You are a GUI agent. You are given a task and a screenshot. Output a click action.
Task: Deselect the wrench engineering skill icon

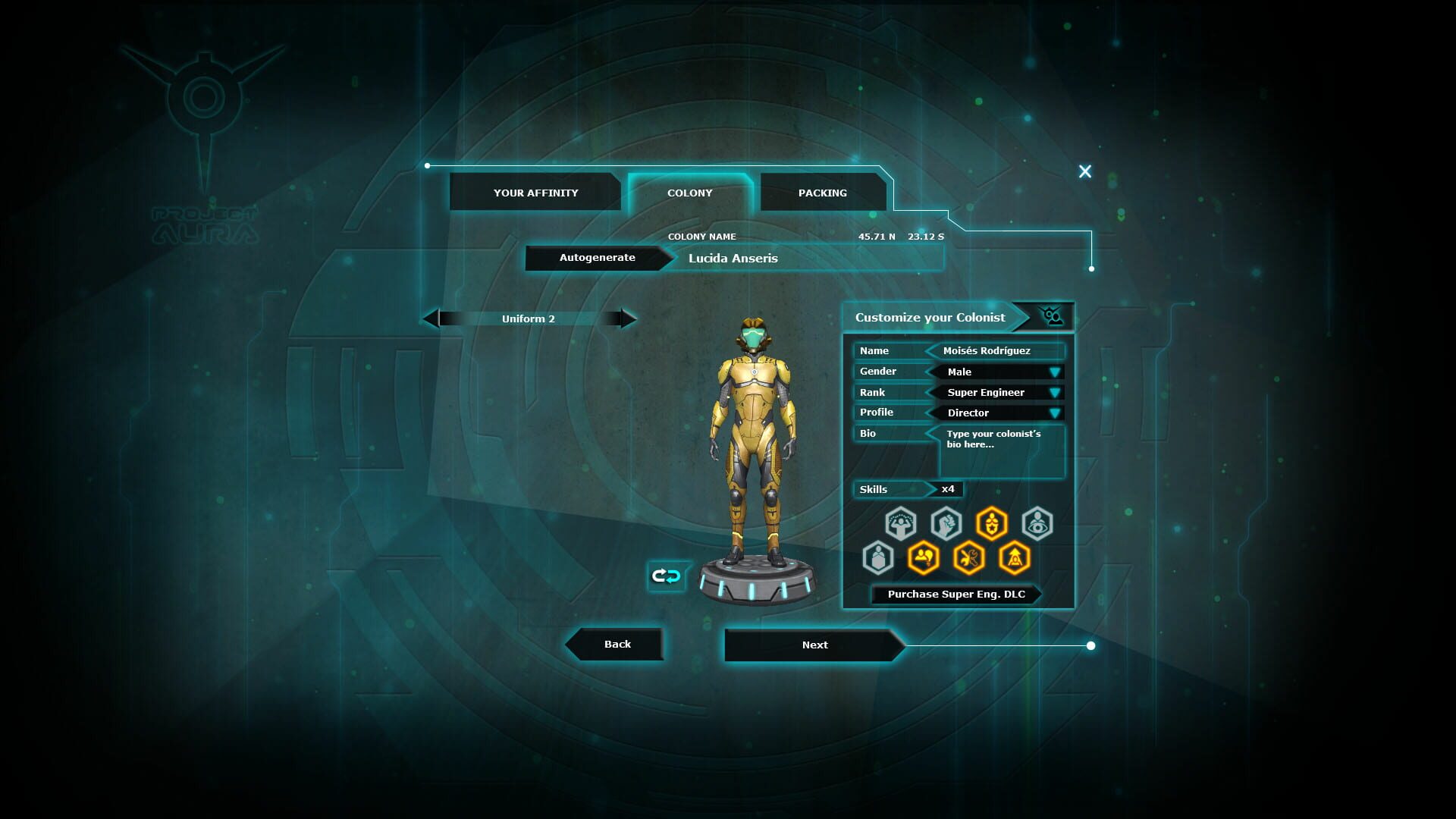pyautogui.click(x=968, y=557)
